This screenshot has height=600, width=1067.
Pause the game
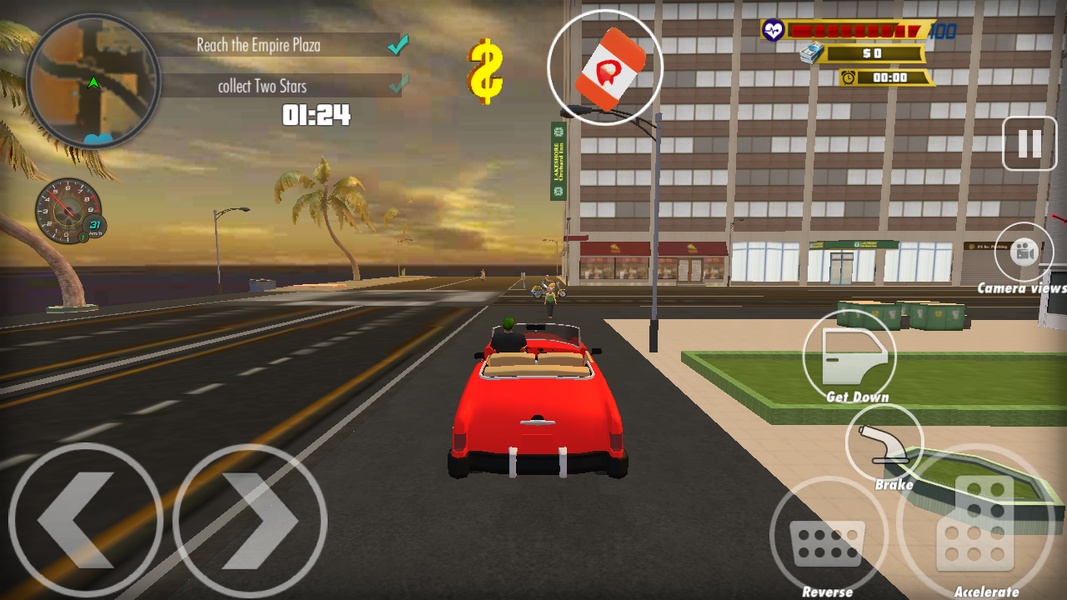tap(1029, 144)
